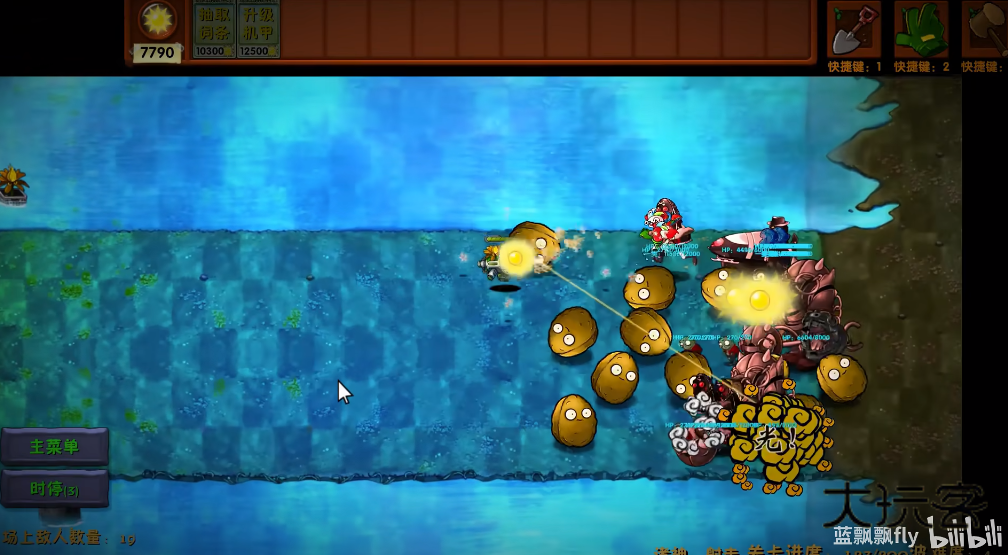Pick up the shovel tool
The height and width of the screenshot is (555, 1008).
click(x=853, y=30)
